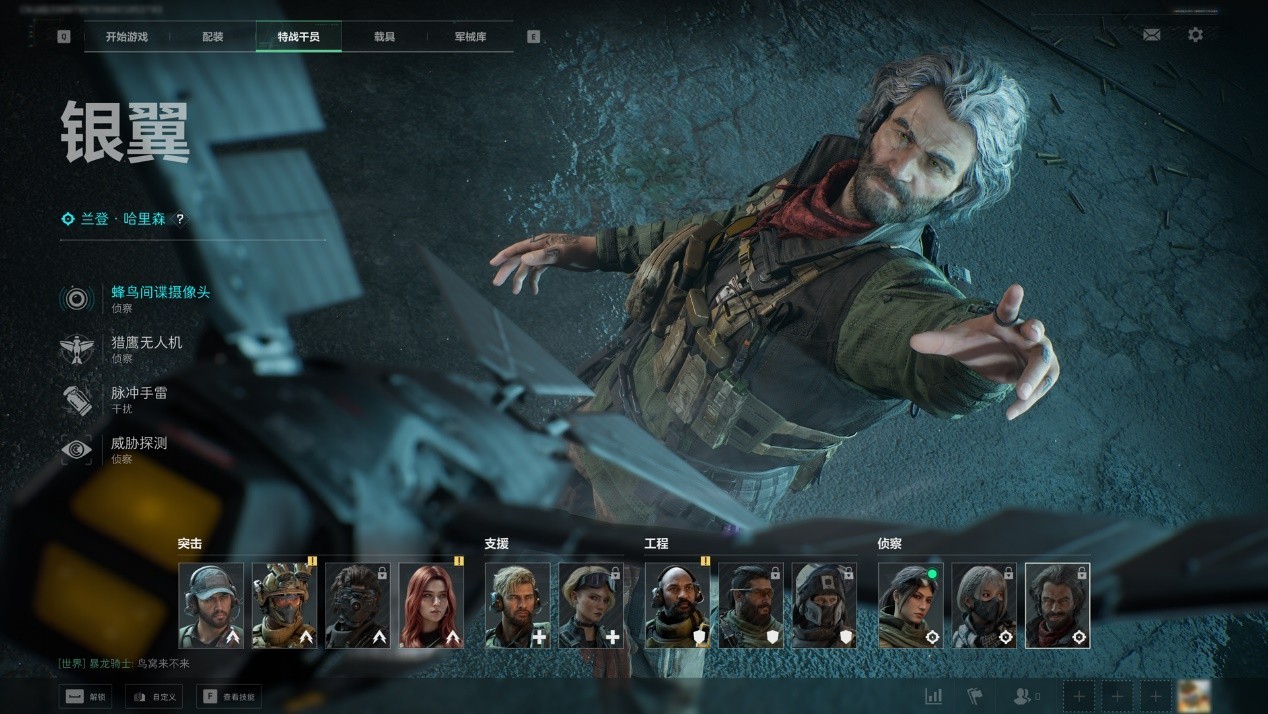This screenshot has width=1268, height=714.
Task: Select the 载具 vehicles tab
Action: (x=384, y=37)
